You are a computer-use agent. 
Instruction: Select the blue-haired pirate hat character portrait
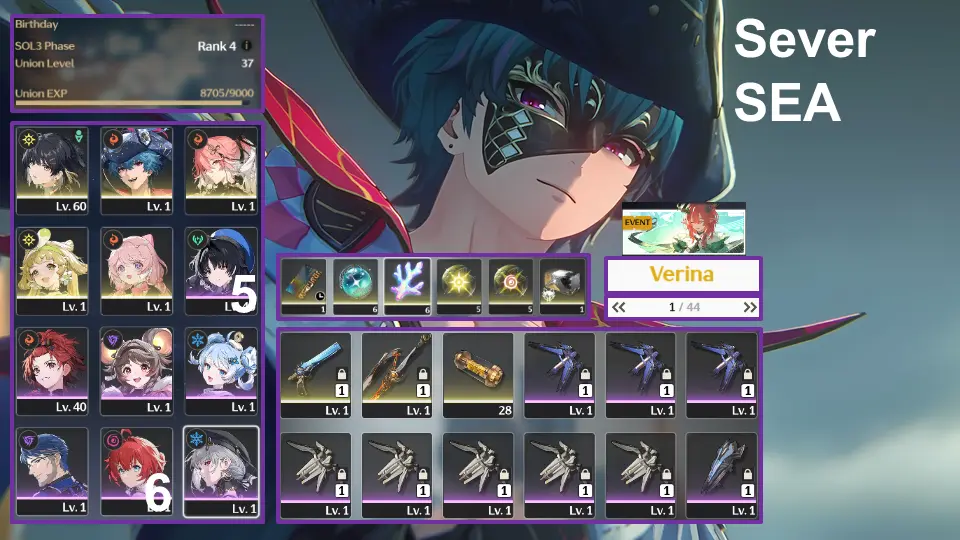coord(137,169)
